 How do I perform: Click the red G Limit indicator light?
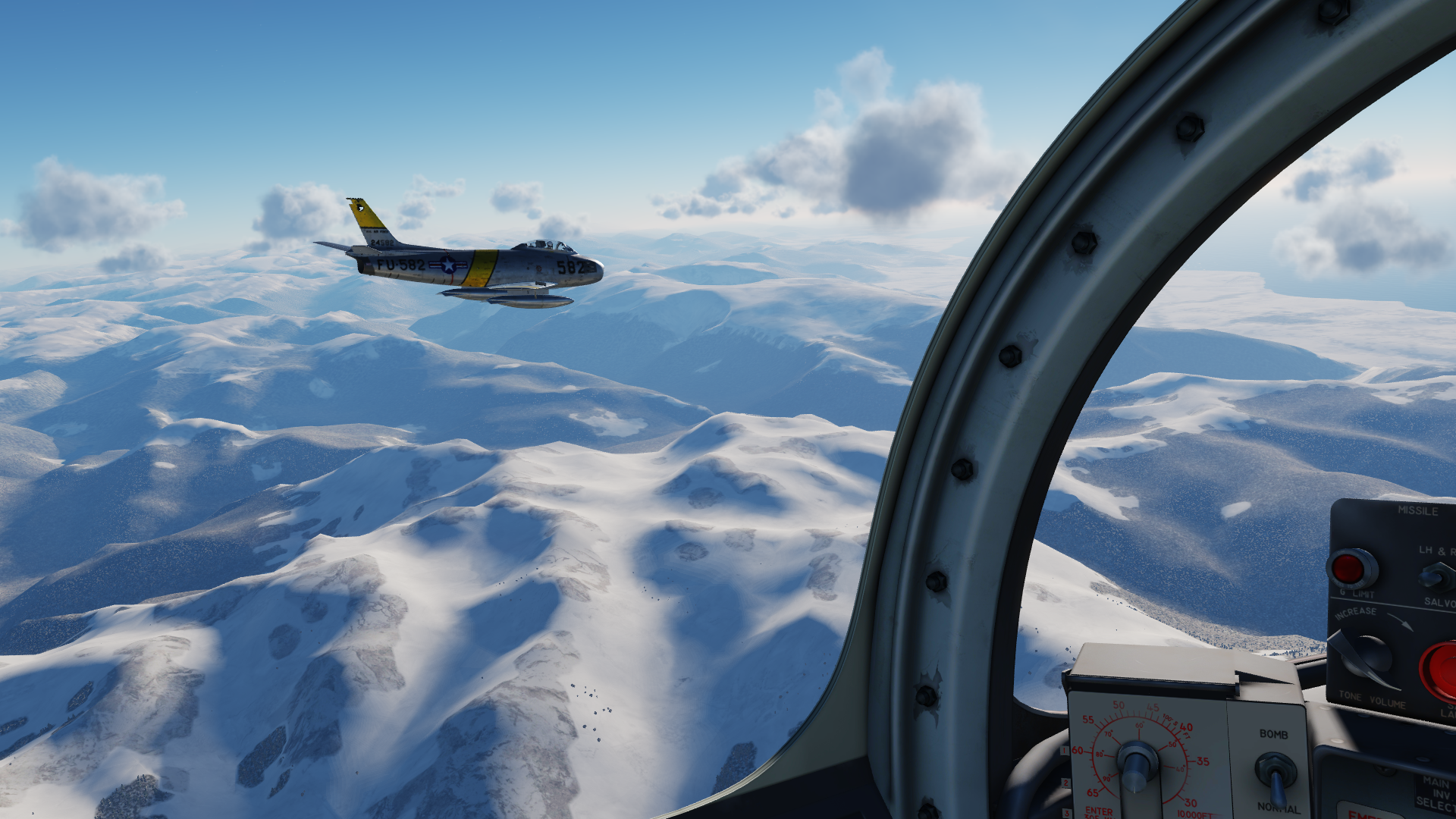click(x=1351, y=568)
